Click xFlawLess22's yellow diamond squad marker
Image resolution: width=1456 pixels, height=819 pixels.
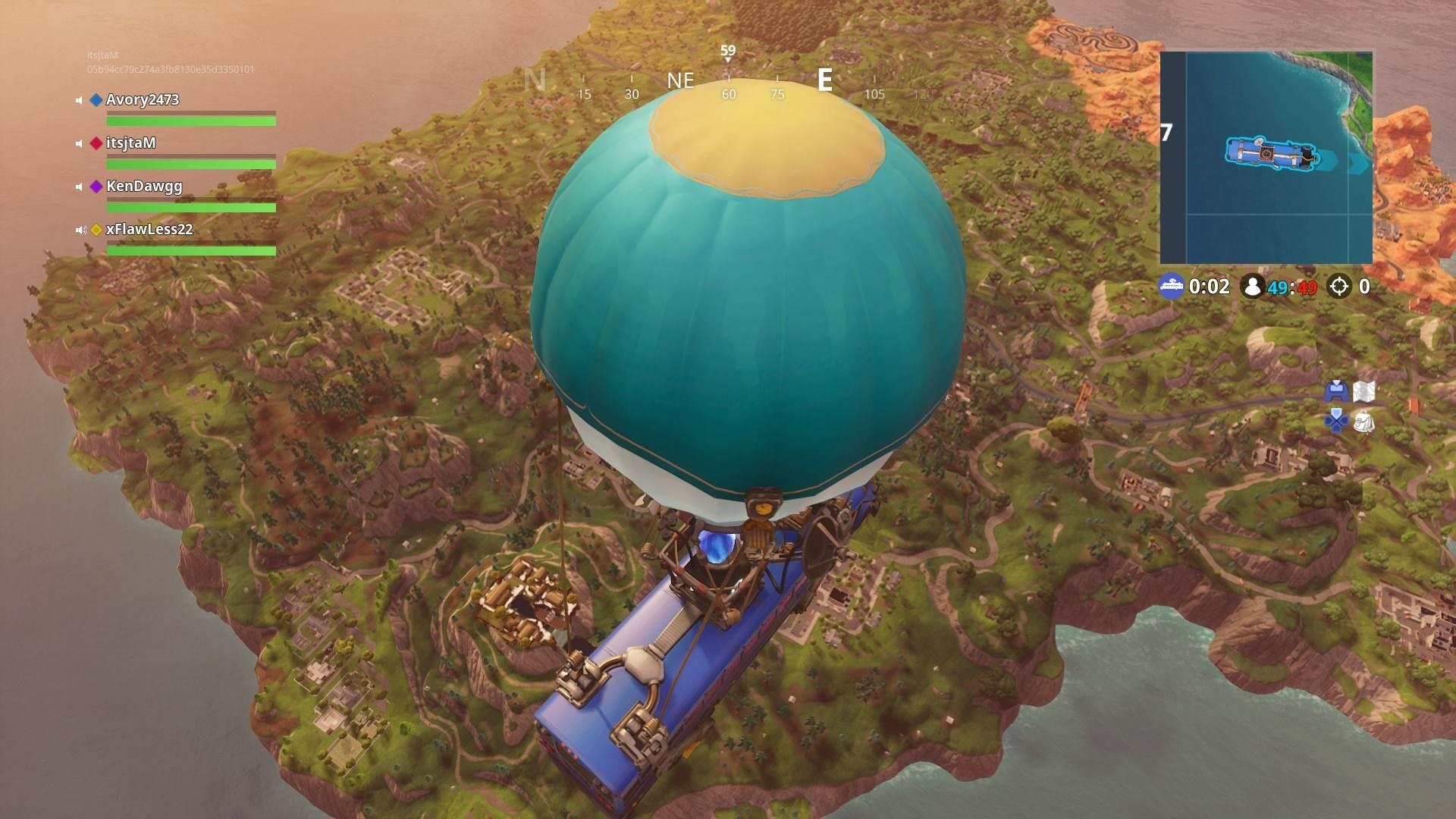click(x=96, y=228)
